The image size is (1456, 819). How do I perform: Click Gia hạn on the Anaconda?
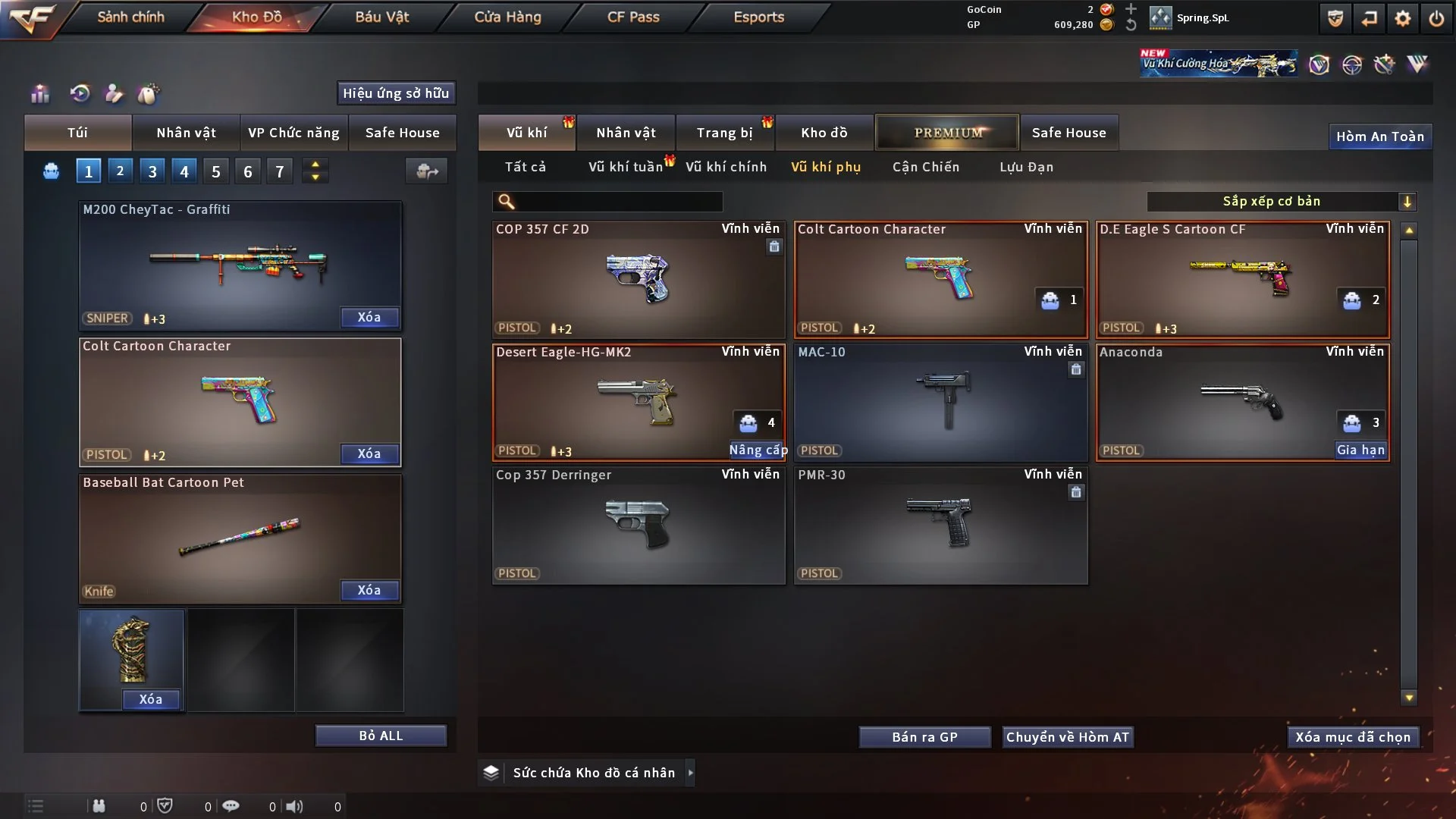[1360, 450]
